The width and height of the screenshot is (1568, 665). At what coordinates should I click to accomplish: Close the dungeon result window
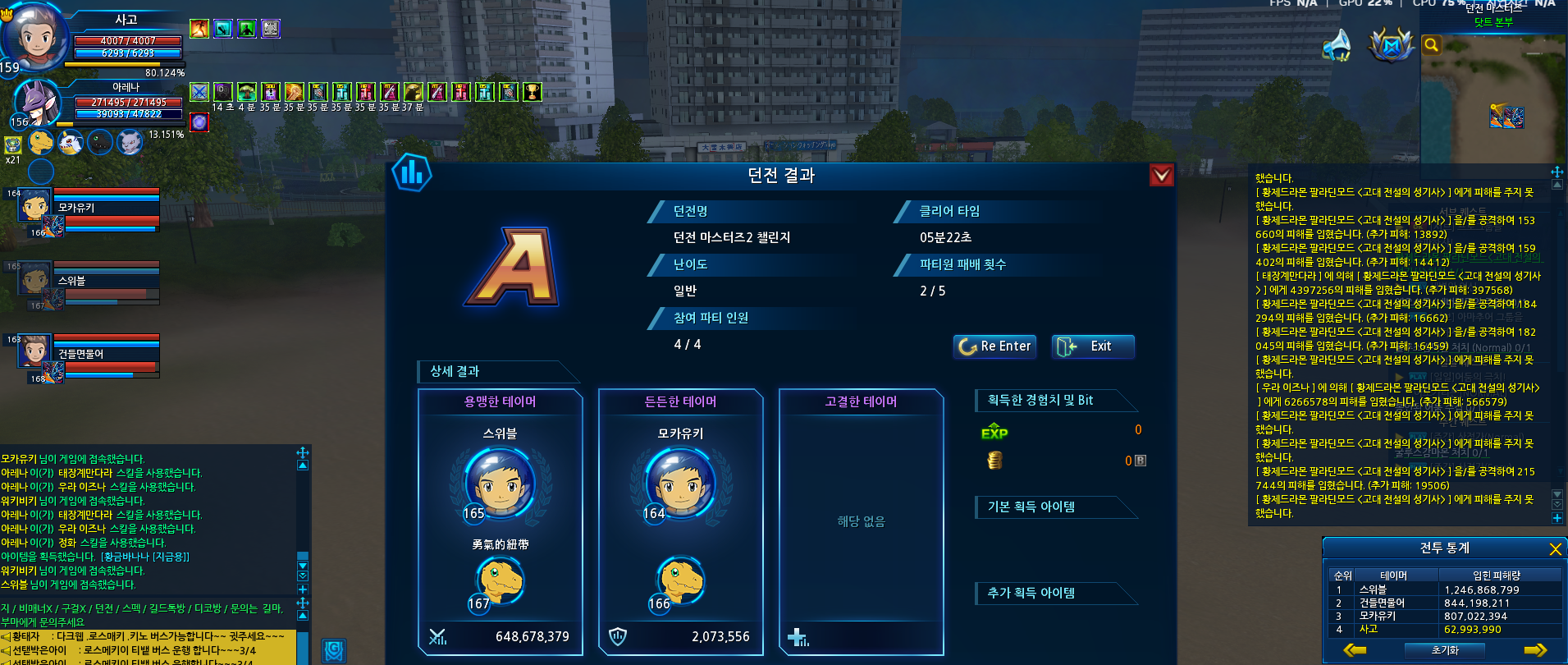[1161, 175]
